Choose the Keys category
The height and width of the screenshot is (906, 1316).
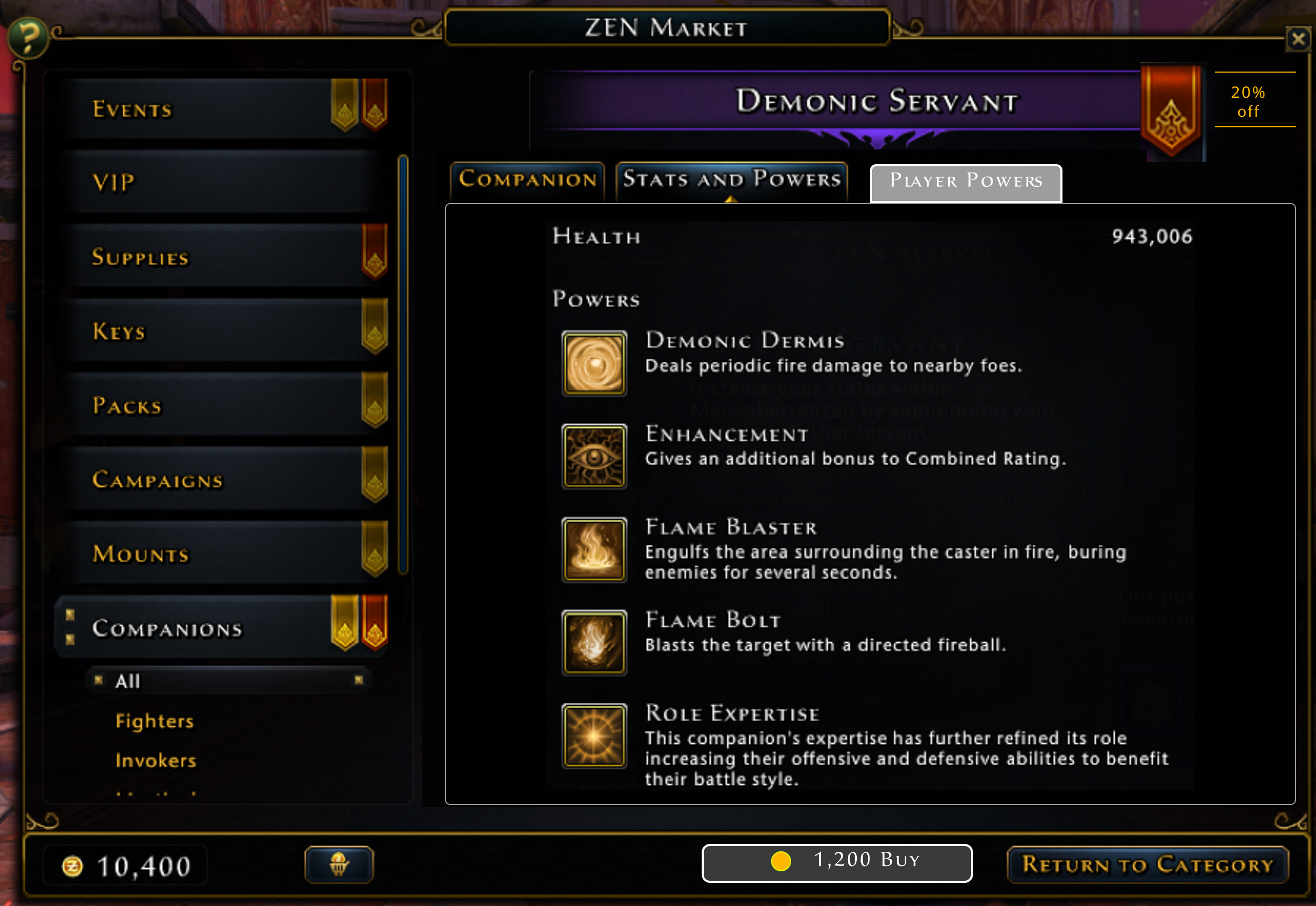(x=221, y=330)
